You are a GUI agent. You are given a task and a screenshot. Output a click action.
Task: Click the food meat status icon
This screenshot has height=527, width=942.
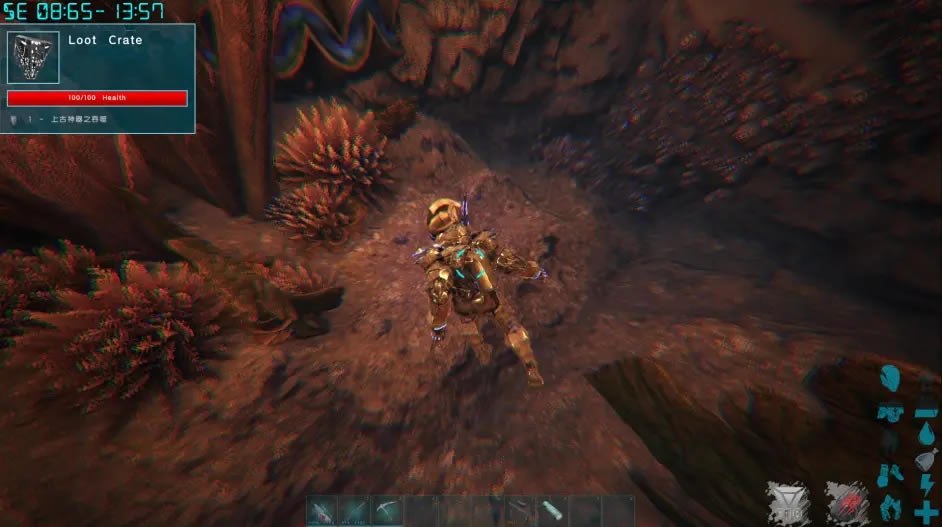click(x=925, y=461)
